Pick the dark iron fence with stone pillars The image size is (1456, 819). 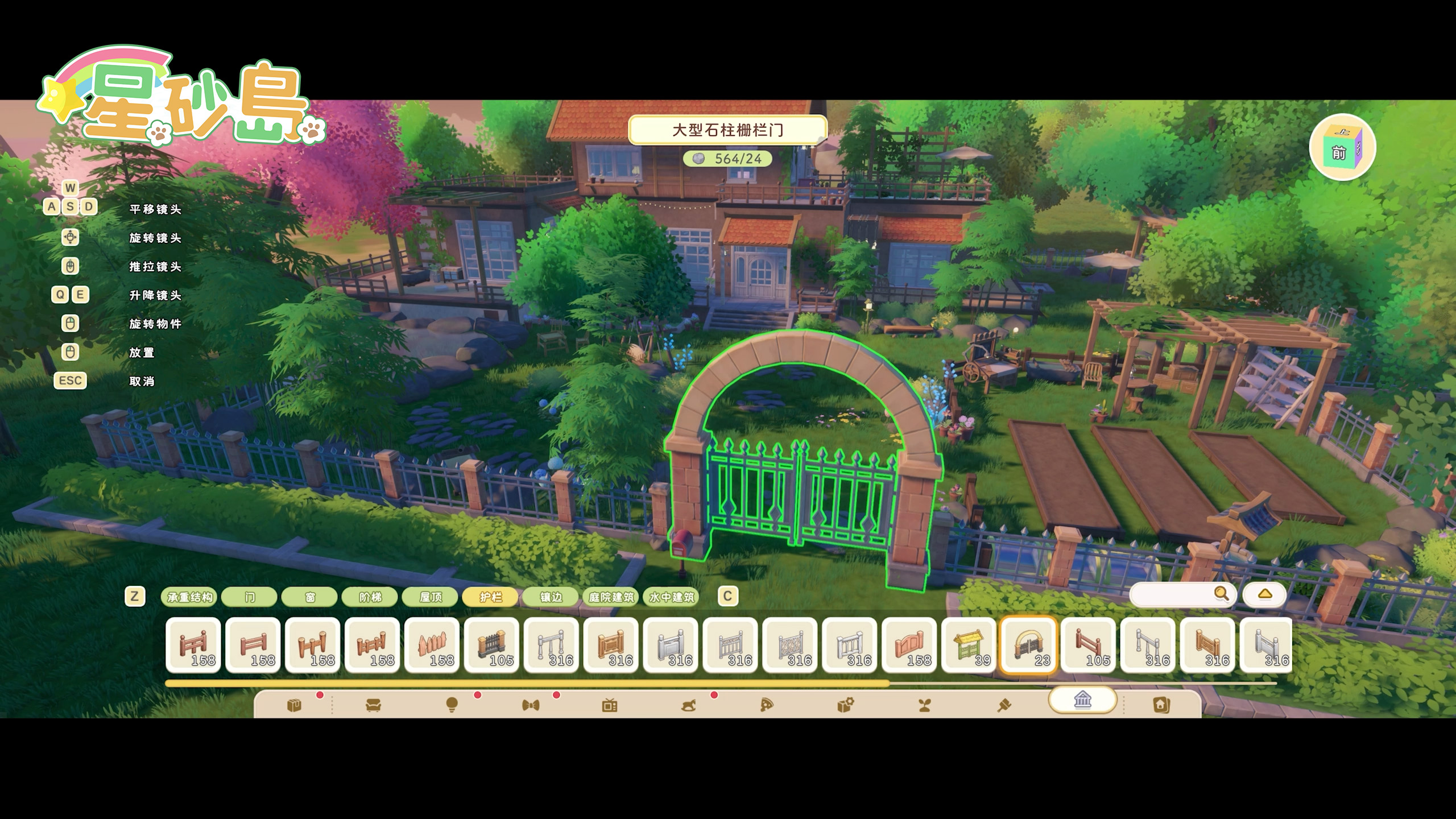[x=491, y=646]
